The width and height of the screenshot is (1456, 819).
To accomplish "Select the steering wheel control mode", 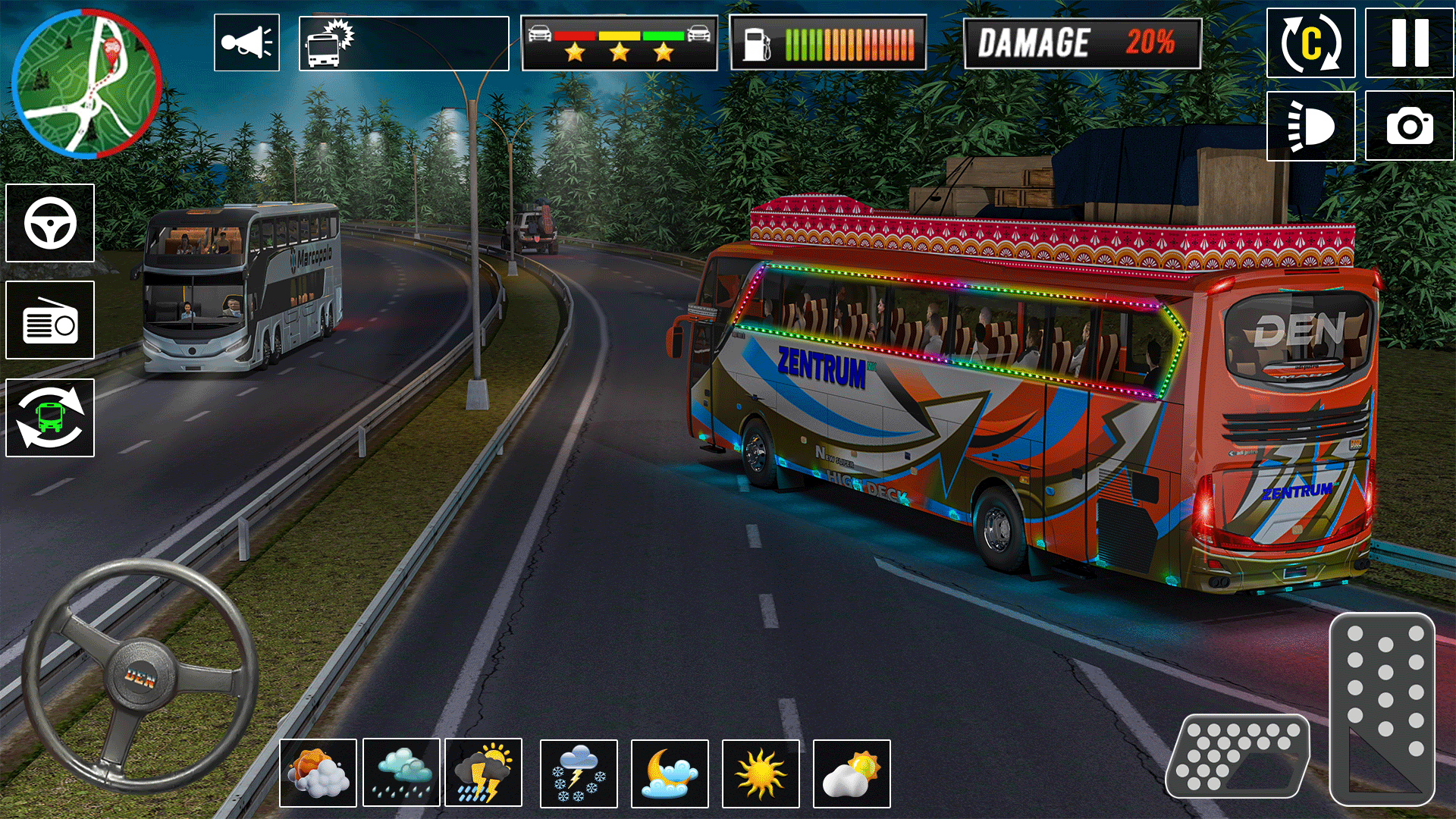I will click(49, 221).
